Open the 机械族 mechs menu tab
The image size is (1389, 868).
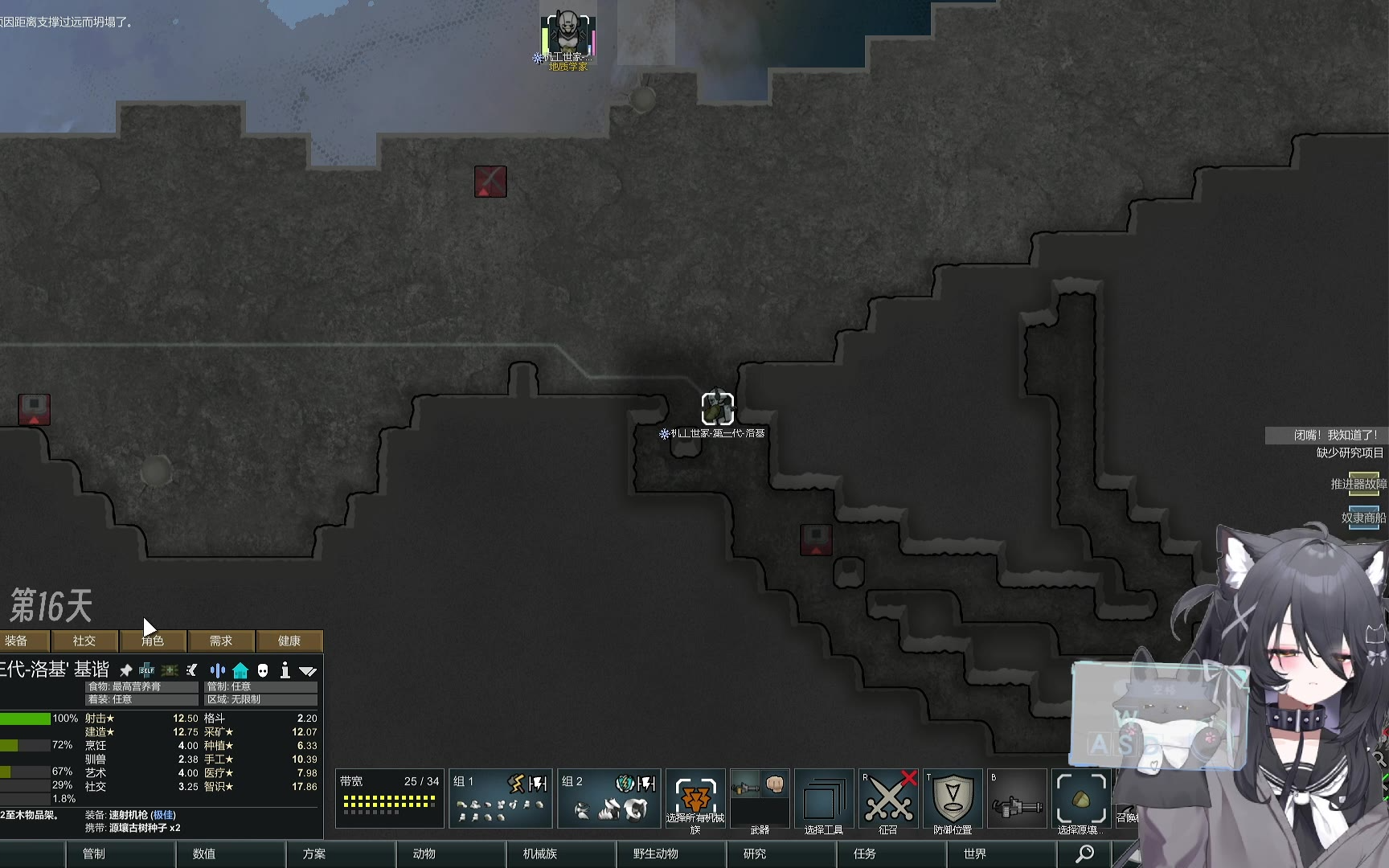point(539,854)
